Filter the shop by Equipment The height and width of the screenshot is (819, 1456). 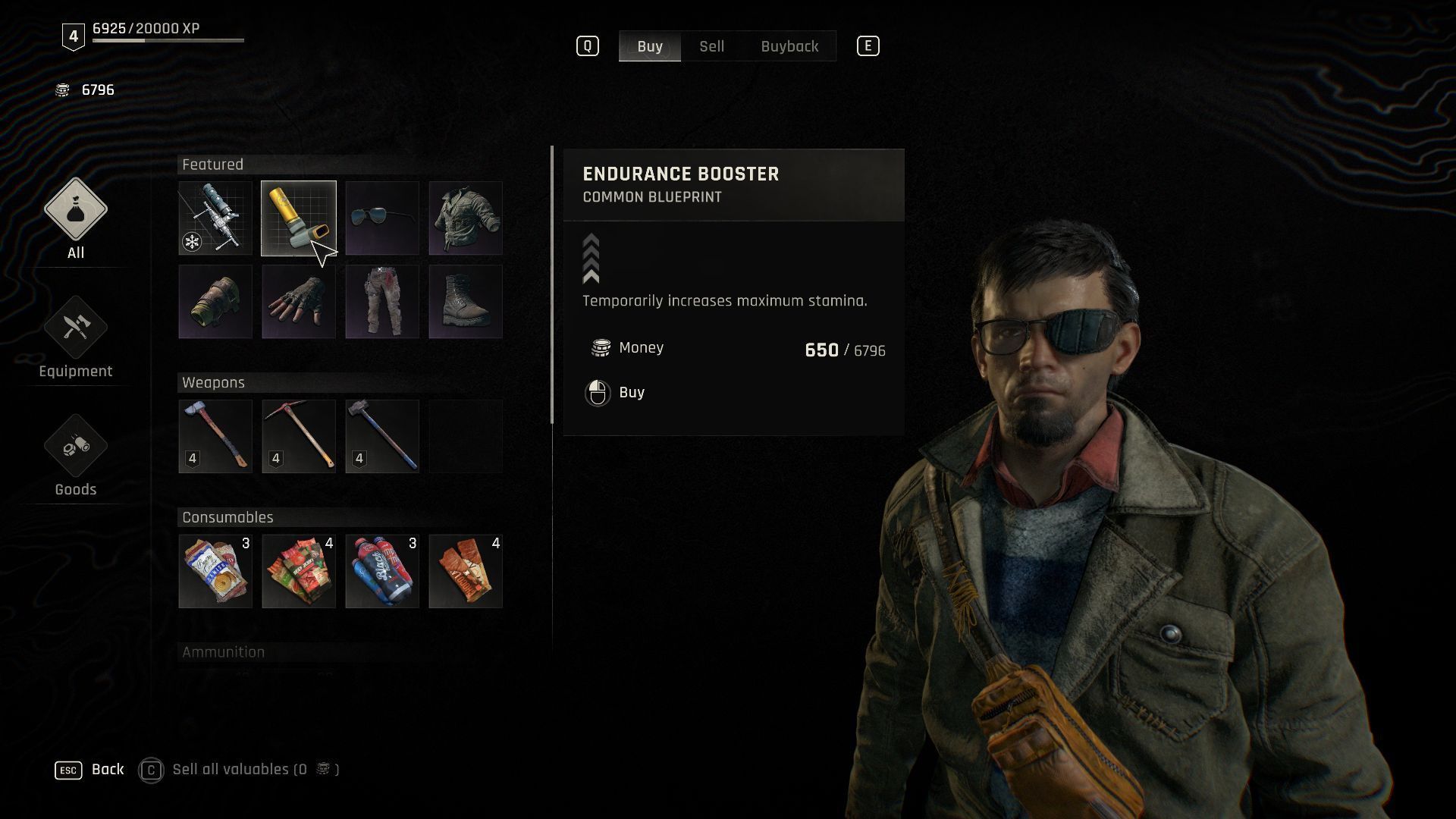pyautogui.click(x=75, y=337)
